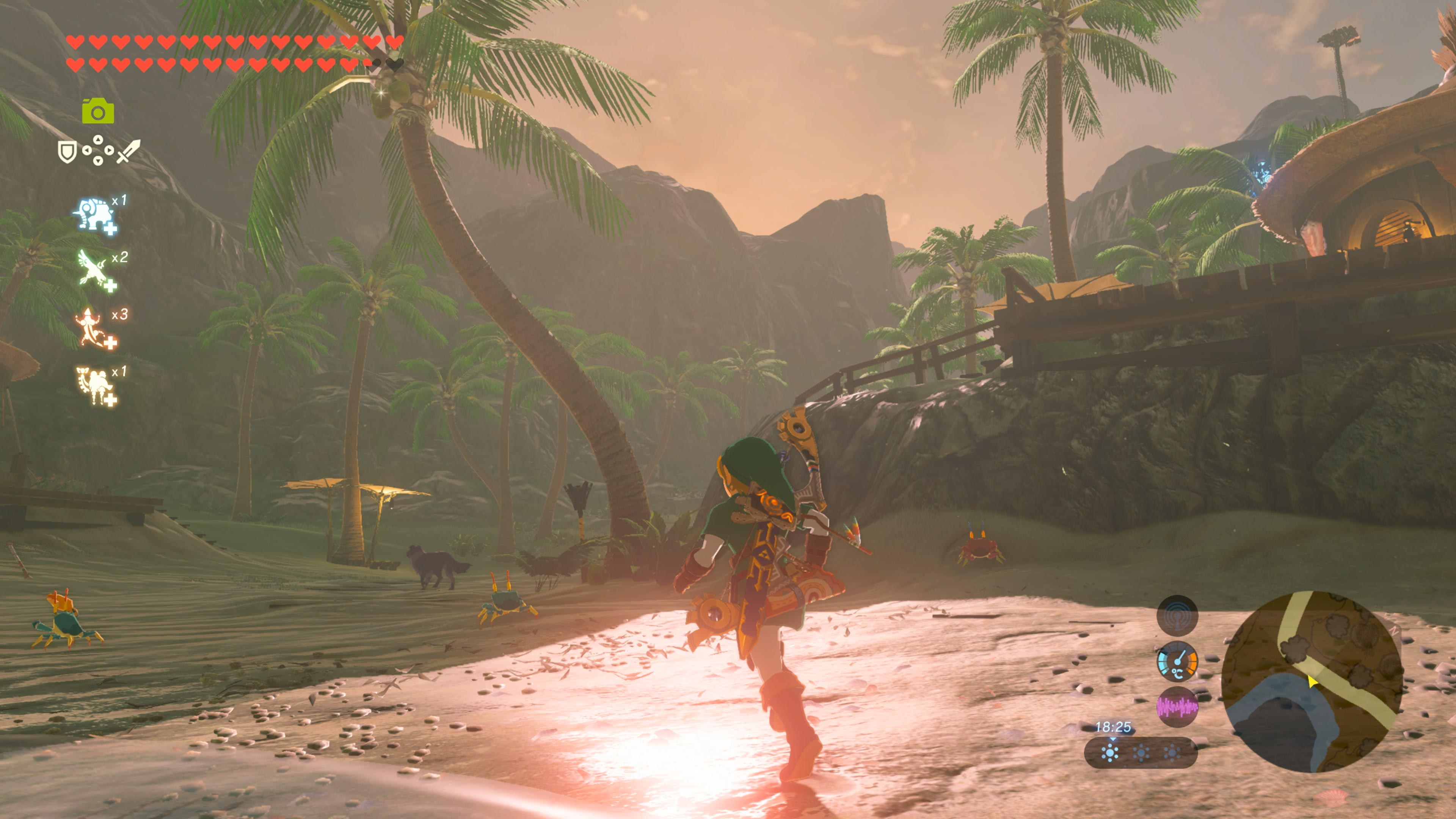The width and height of the screenshot is (1456, 819).
Task: Click the sword quick-select icon
Action: click(x=128, y=152)
